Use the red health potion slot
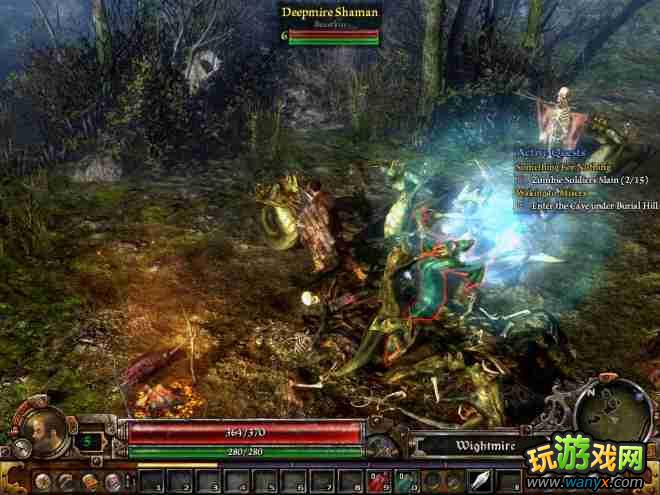660x495 pixels. 378,483
